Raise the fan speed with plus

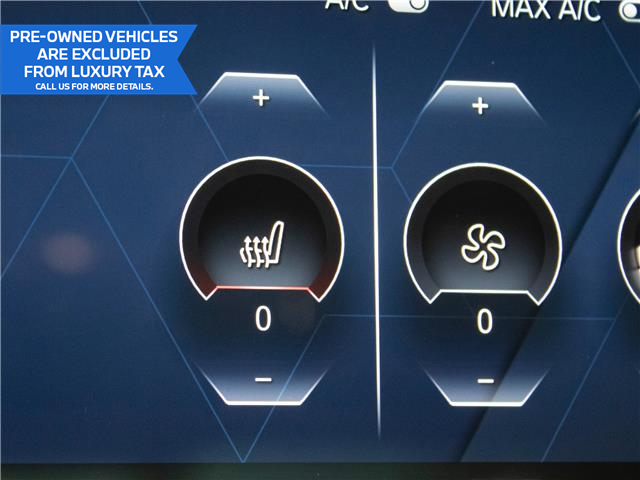pos(481,105)
